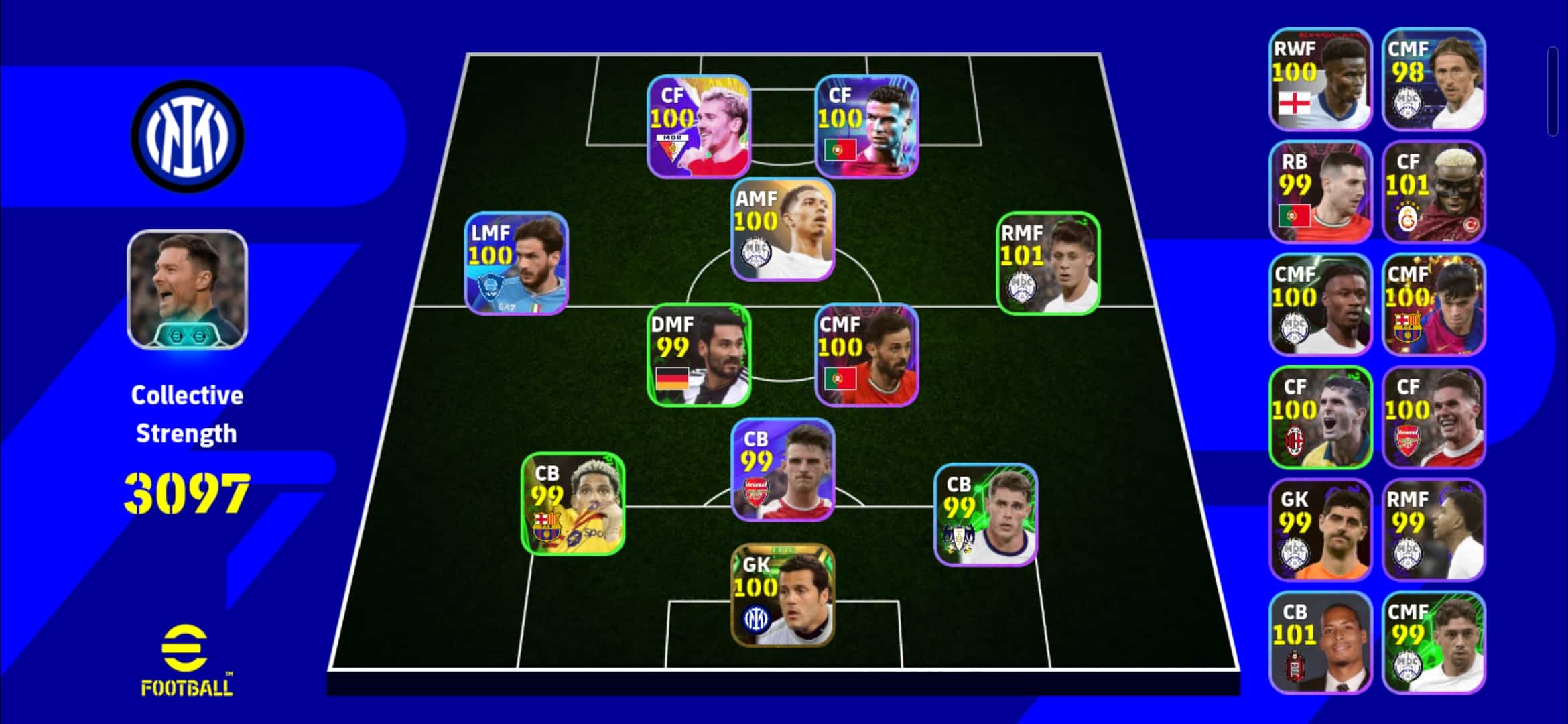The image size is (1568, 724).
Task: Open the manager portrait
Action: pyautogui.click(x=187, y=290)
